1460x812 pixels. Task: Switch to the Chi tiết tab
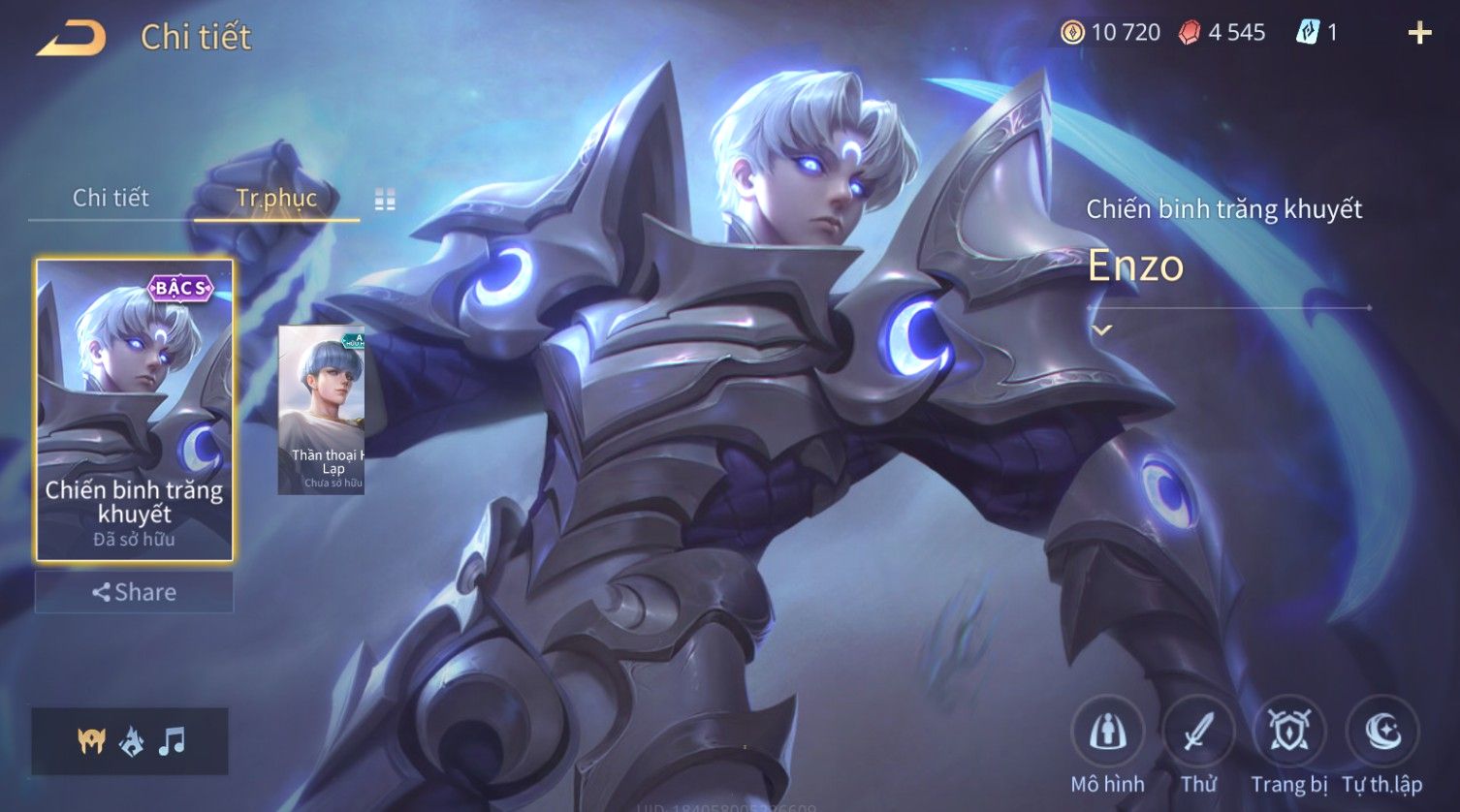[111, 198]
